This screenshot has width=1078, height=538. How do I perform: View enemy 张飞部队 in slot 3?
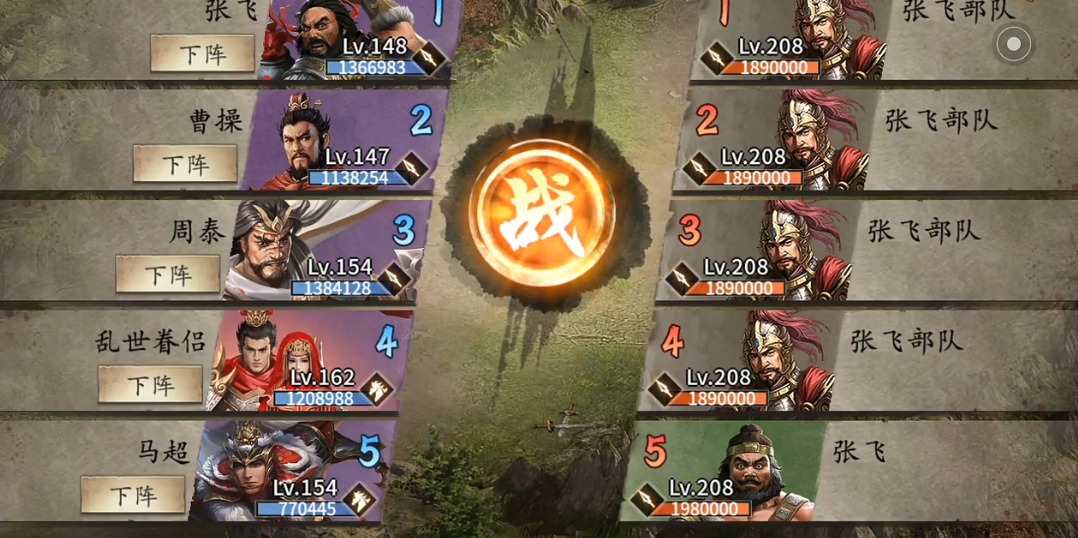point(786,250)
